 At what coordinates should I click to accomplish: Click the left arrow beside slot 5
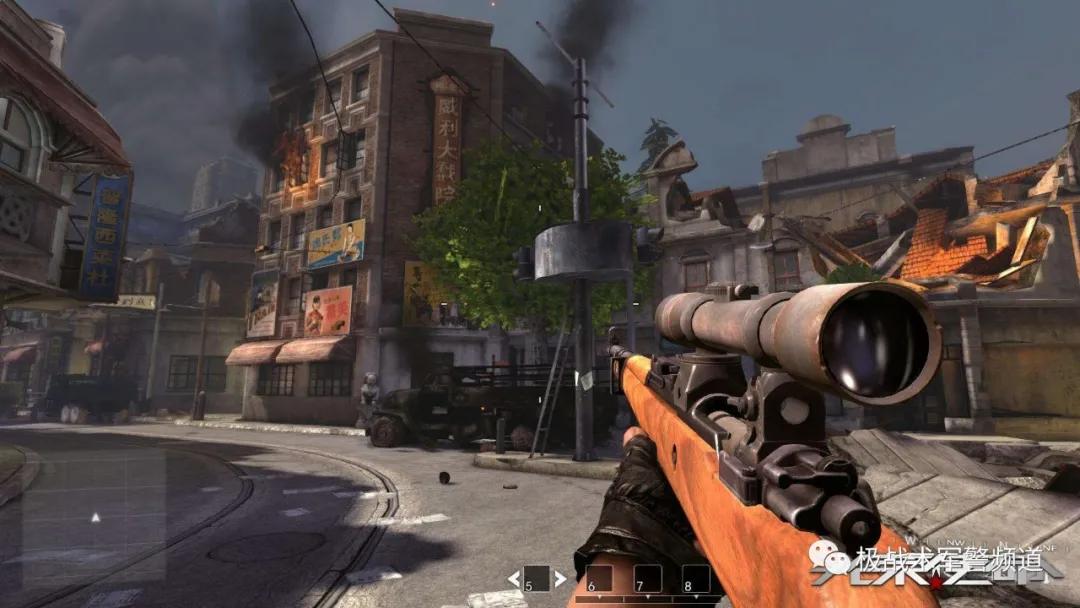click(513, 579)
